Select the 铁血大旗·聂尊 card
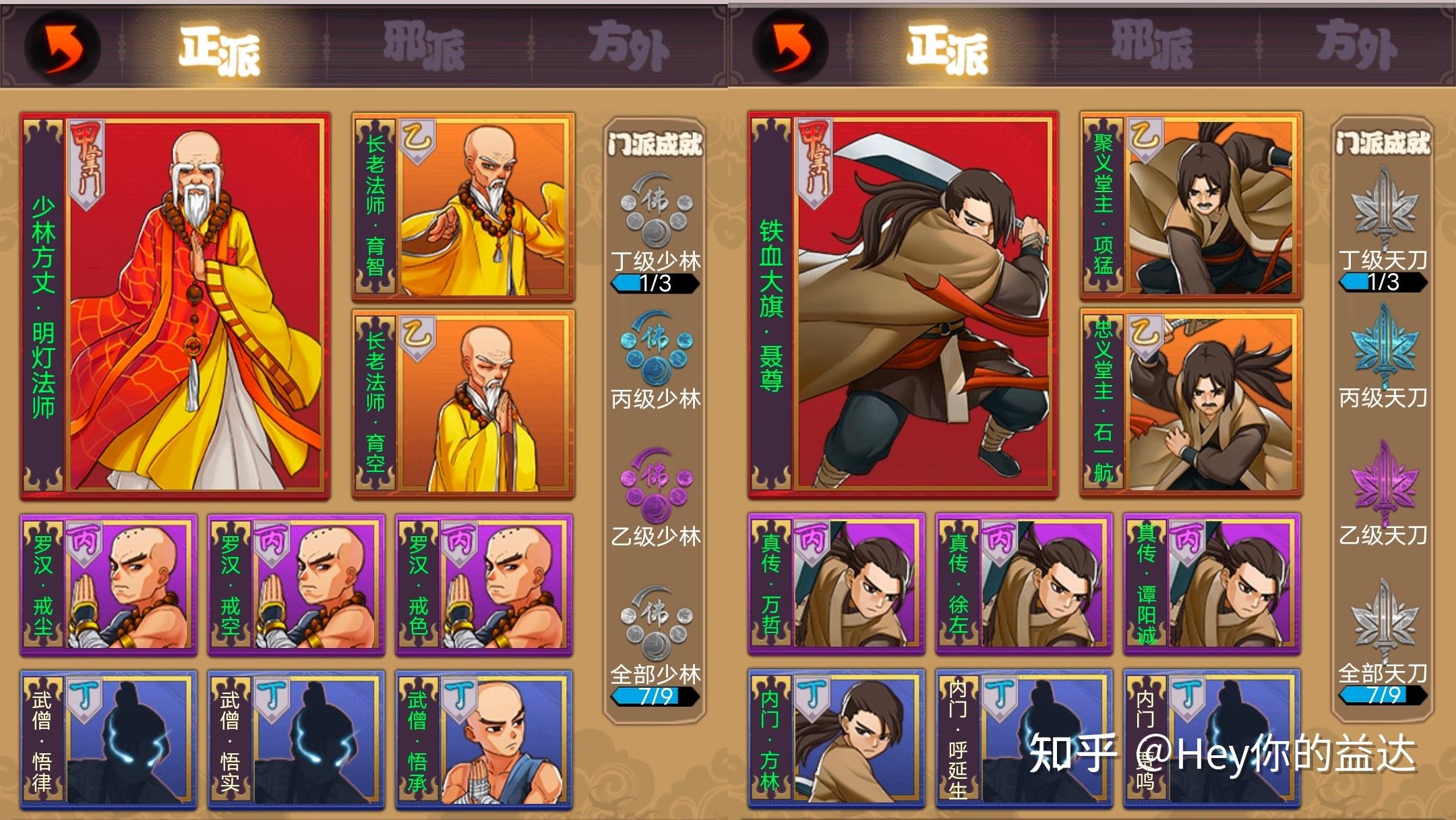This screenshot has height=820, width=1456. [x=903, y=305]
